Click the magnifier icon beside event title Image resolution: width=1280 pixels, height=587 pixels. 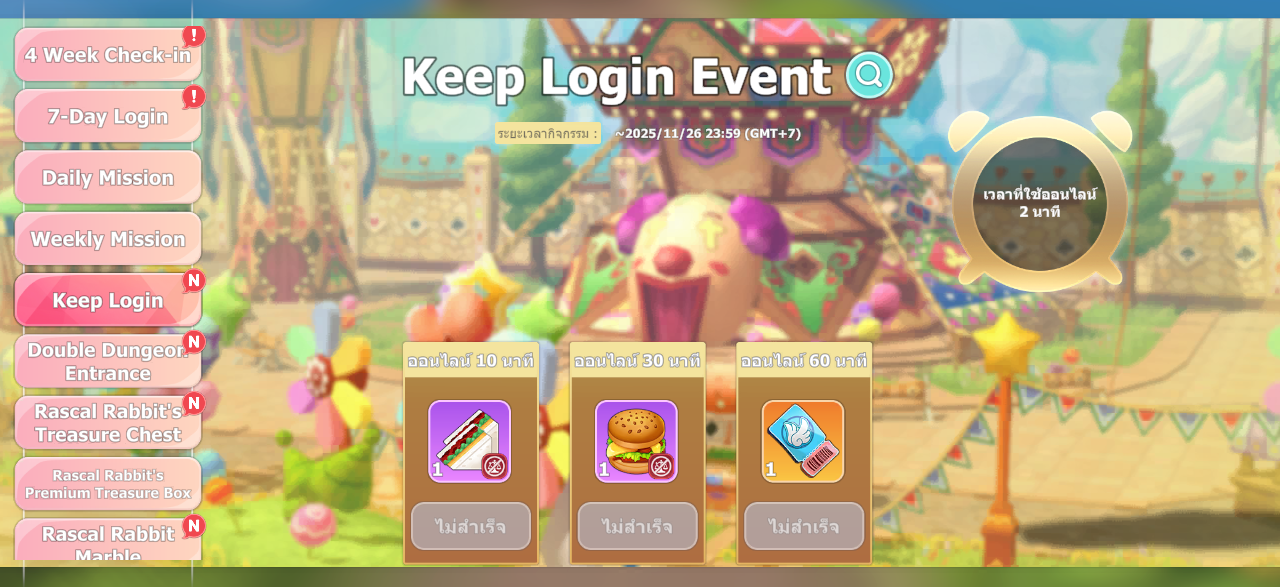click(869, 75)
